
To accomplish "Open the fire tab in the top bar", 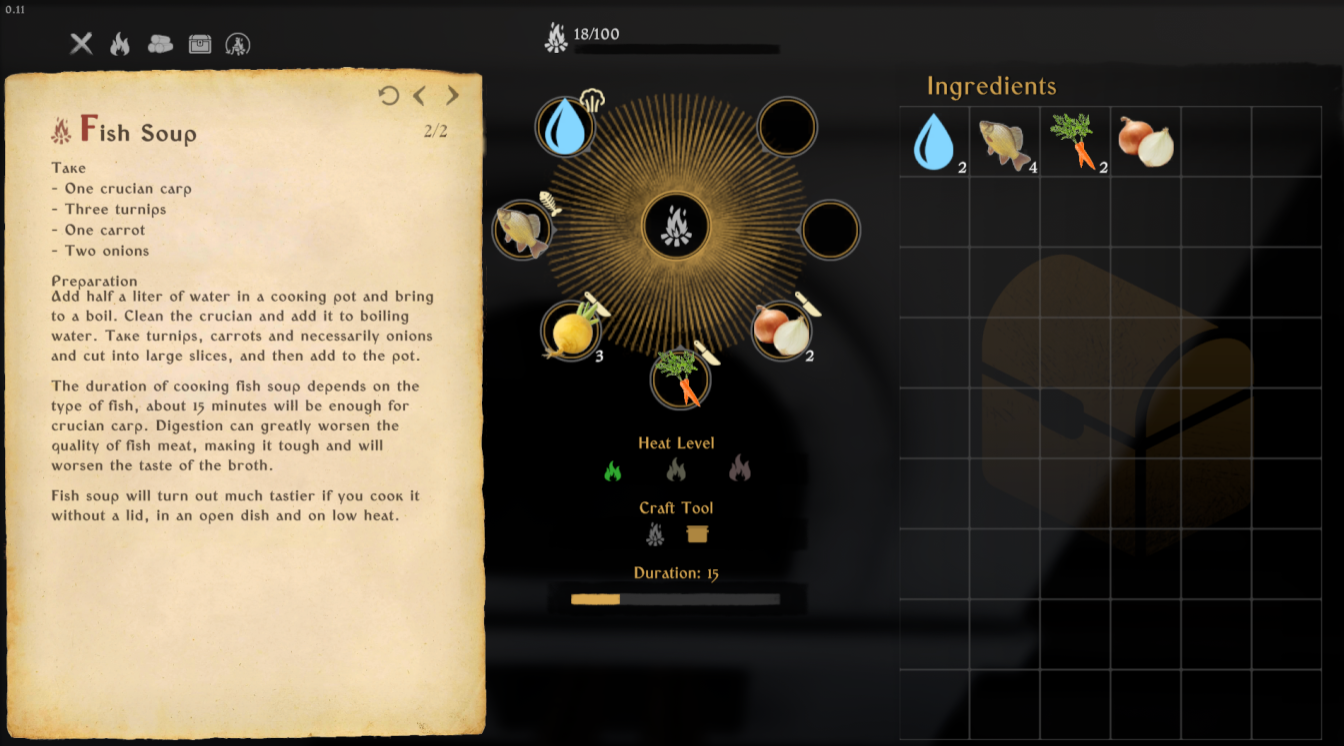I will click(120, 44).
